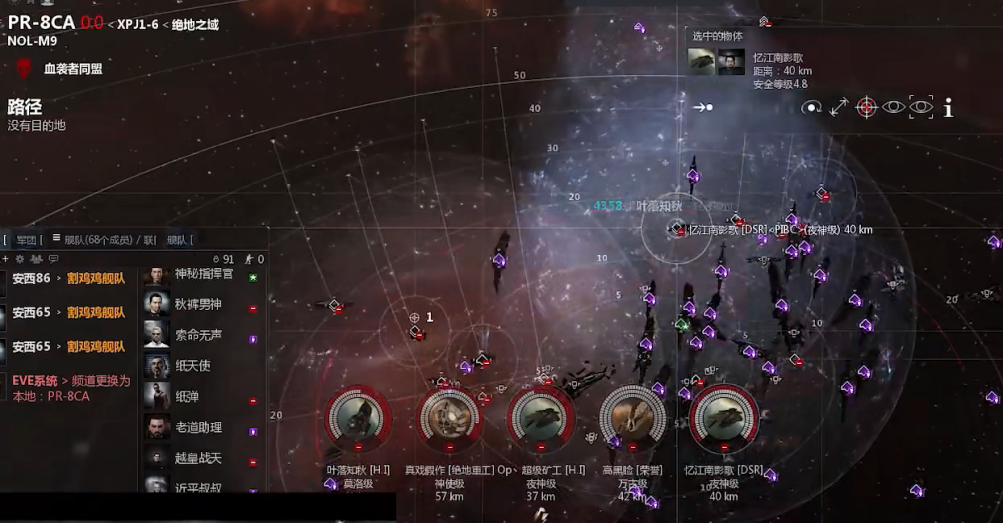Switch to the 军团 chat tab
Screen dimensions: 1003x523
(25, 240)
